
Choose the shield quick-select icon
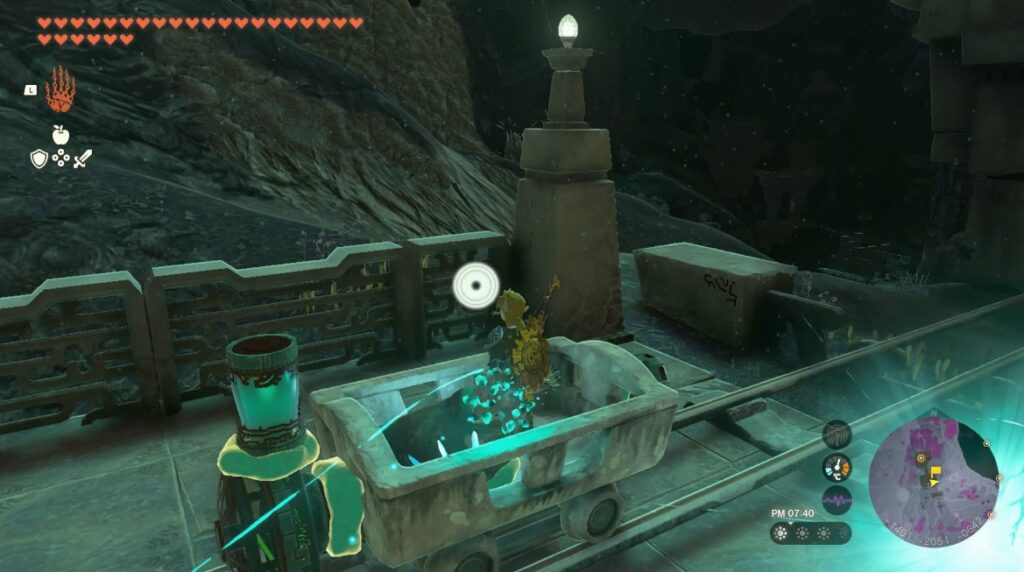pyautogui.click(x=38, y=158)
